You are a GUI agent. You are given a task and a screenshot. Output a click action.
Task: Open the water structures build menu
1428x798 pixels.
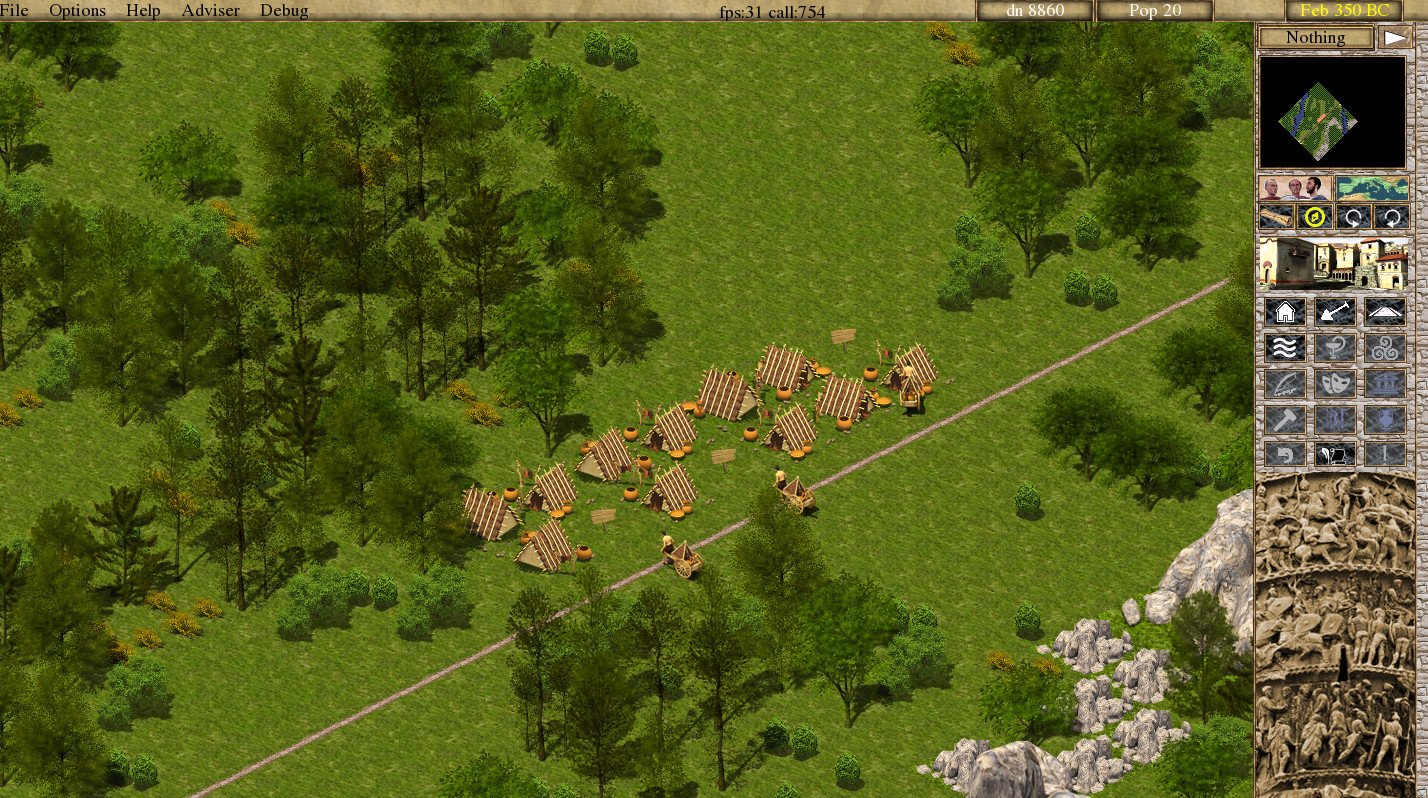[x=1285, y=347]
